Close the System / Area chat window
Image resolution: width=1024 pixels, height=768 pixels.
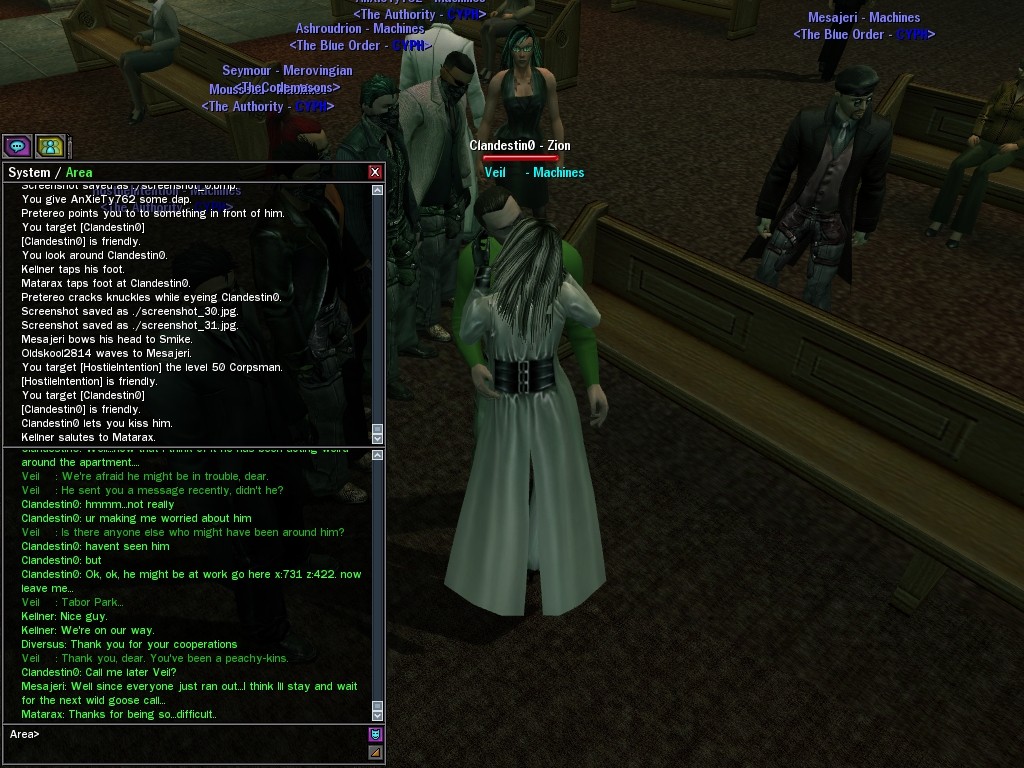pos(375,172)
